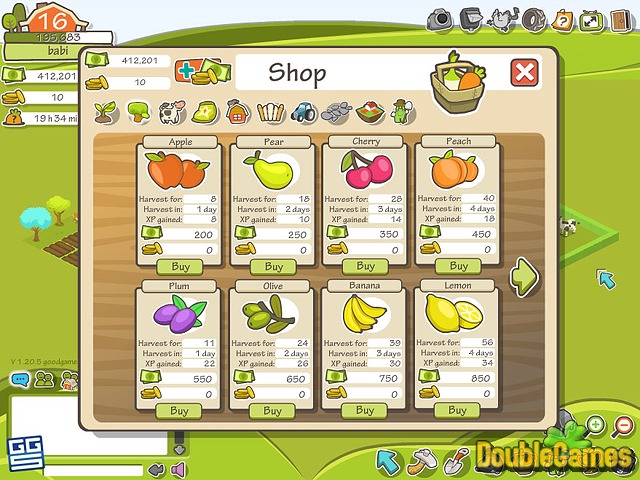Open help via the question mark icon
This screenshot has width=640, height=480.
(x=563, y=18)
